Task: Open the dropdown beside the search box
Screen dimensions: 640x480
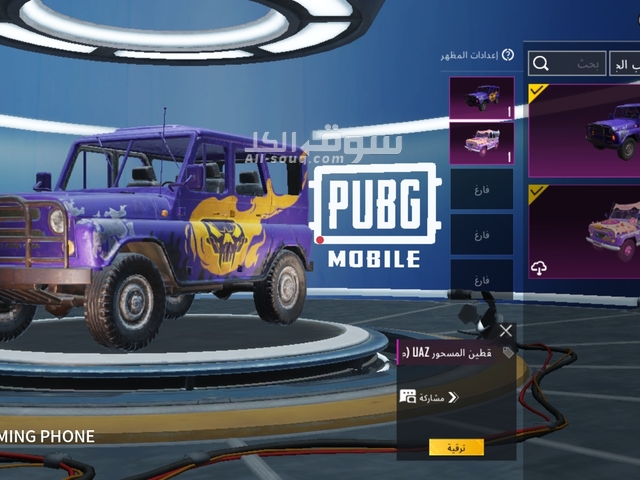Action: coord(626,64)
